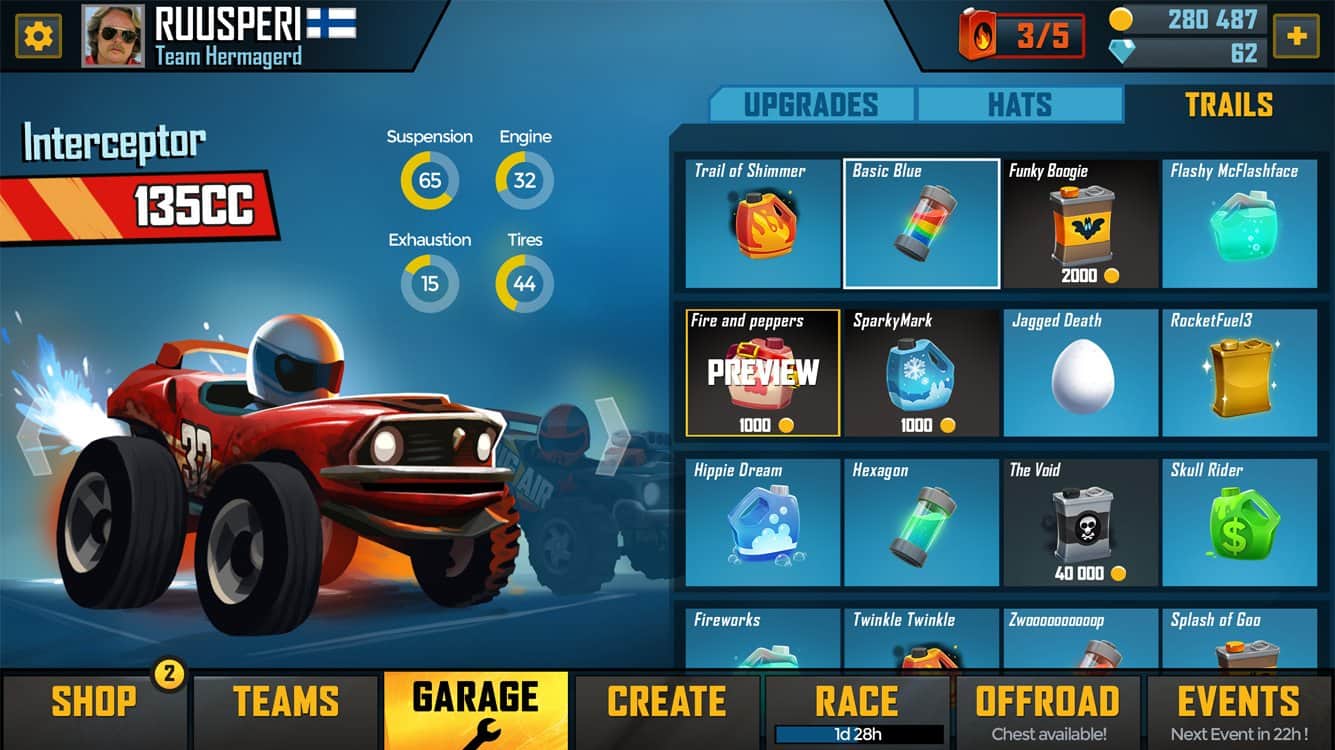Select the Trail of Shimmer trail

pos(762,223)
